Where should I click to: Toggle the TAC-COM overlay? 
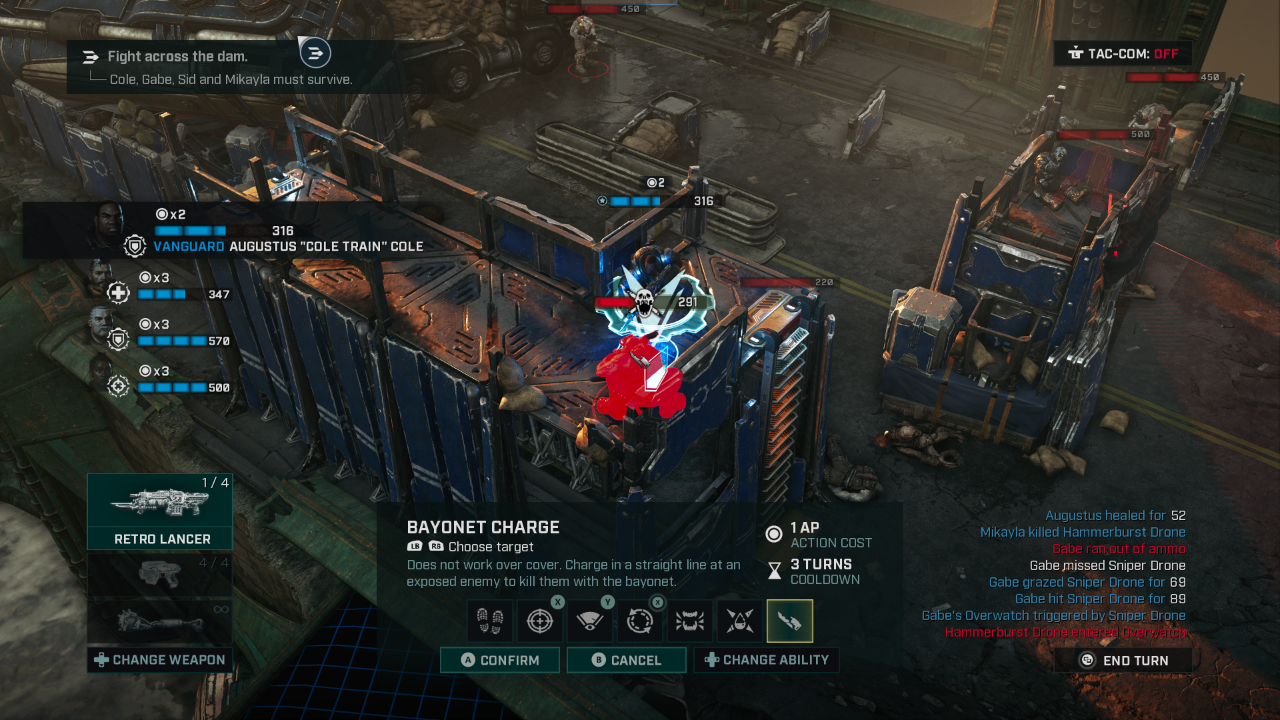[1122, 53]
